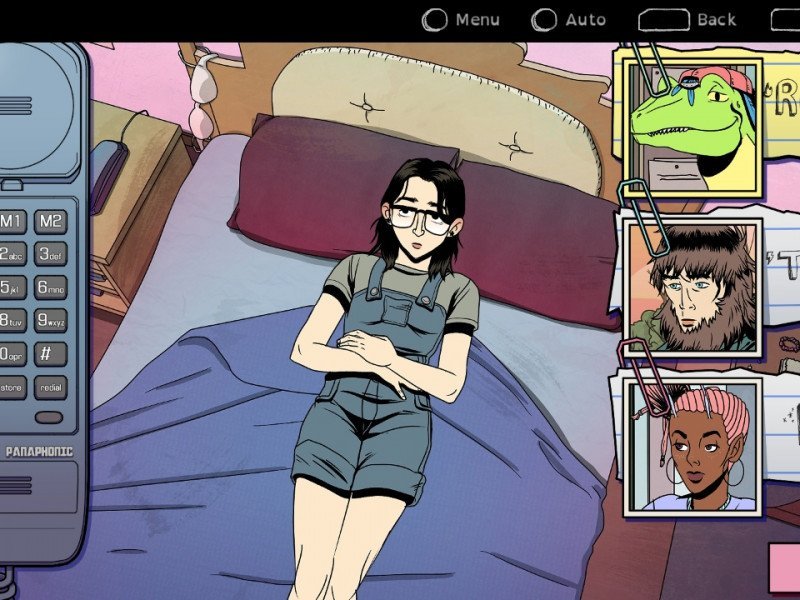Open the Menu option in the top bar
The image size is (800, 600).
coord(462,19)
